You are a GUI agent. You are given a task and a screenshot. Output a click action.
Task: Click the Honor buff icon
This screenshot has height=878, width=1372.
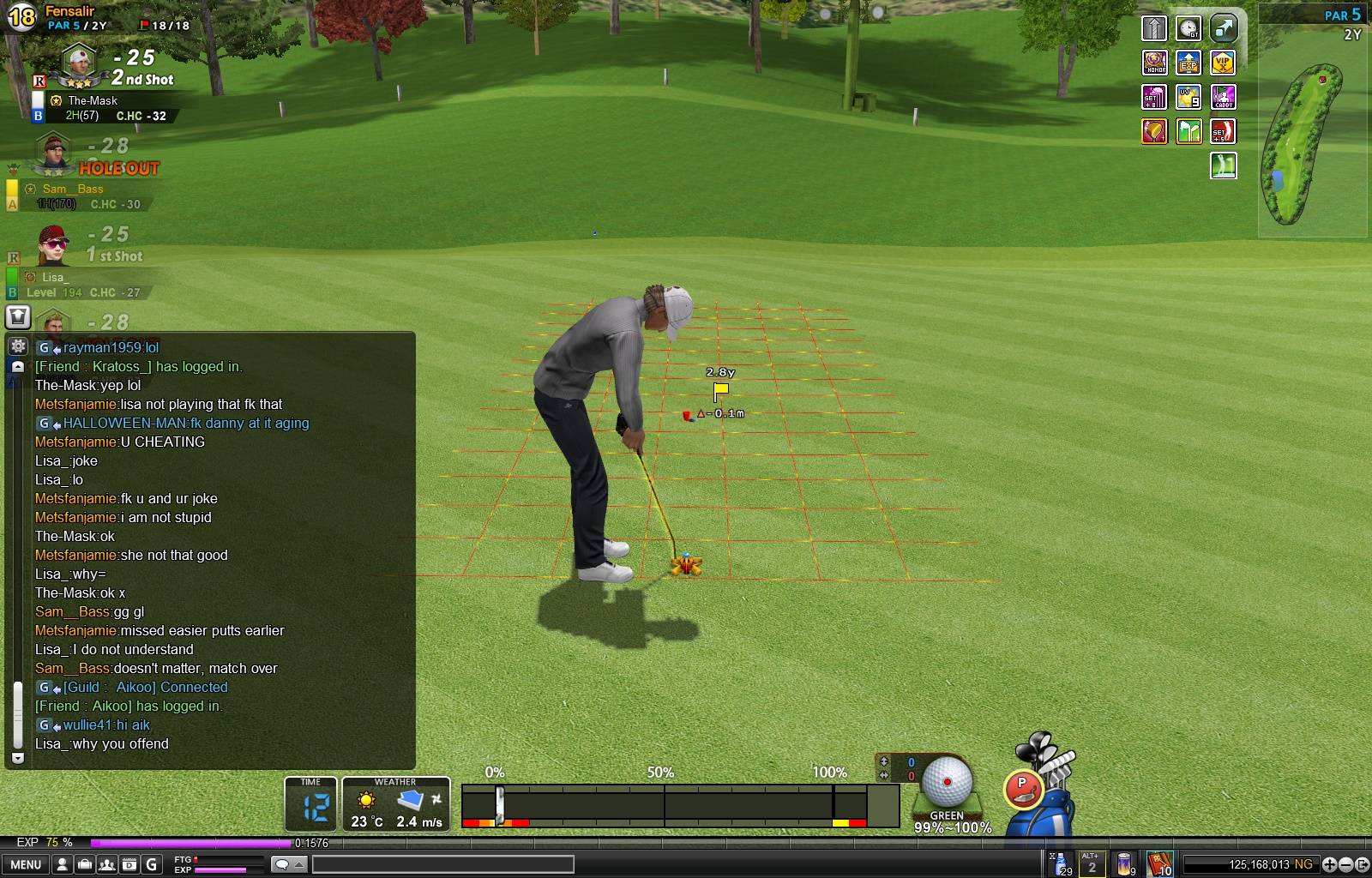tap(1154, 63)
